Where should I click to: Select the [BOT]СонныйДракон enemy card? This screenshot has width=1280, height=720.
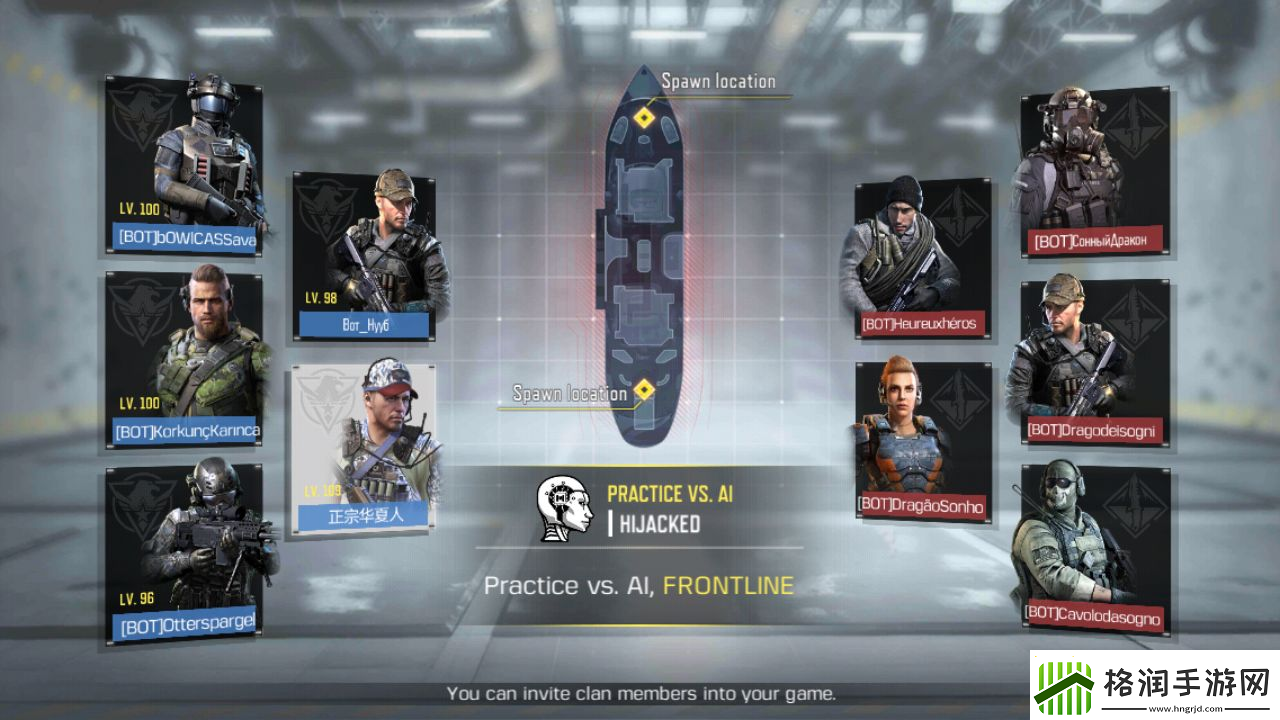click(x=1095, y=172)
